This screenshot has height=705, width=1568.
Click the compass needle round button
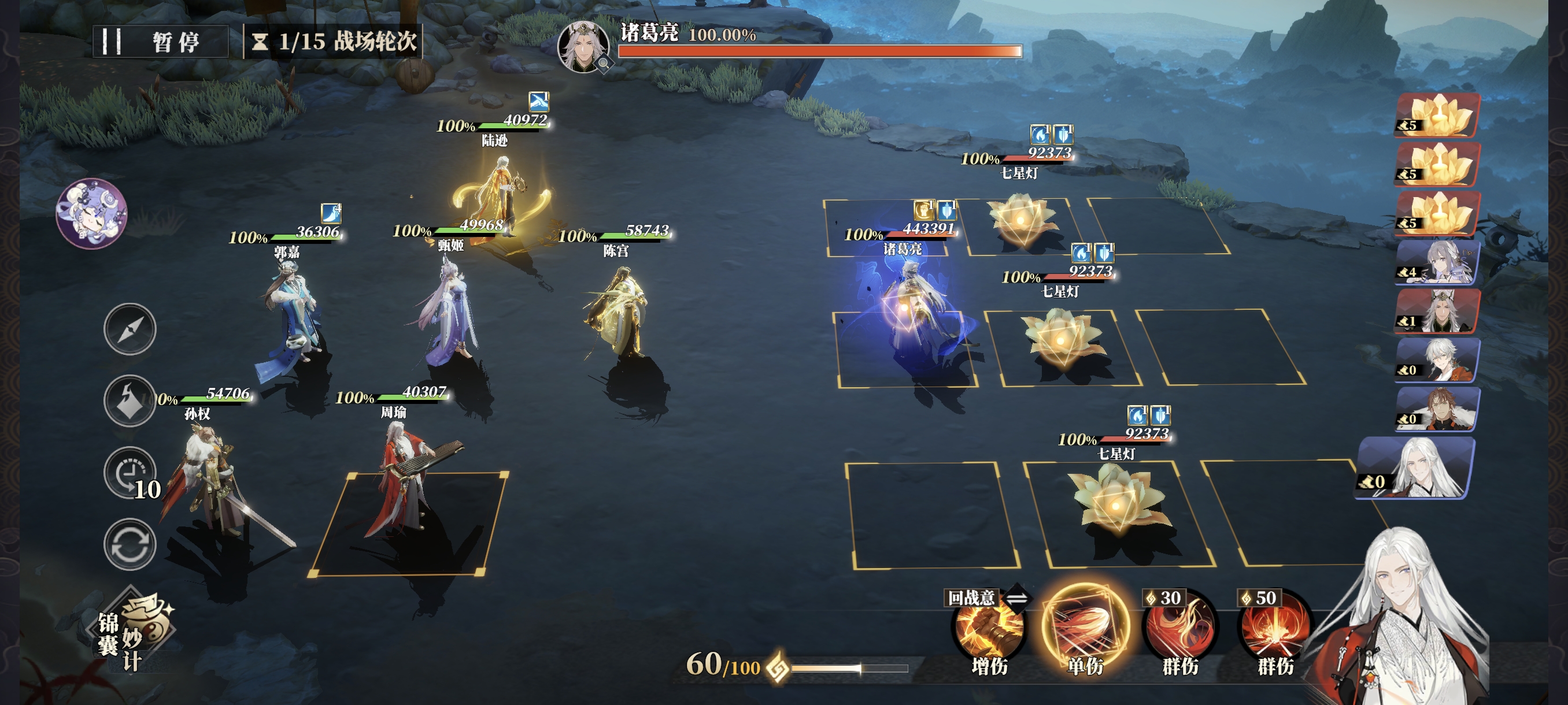130,329
